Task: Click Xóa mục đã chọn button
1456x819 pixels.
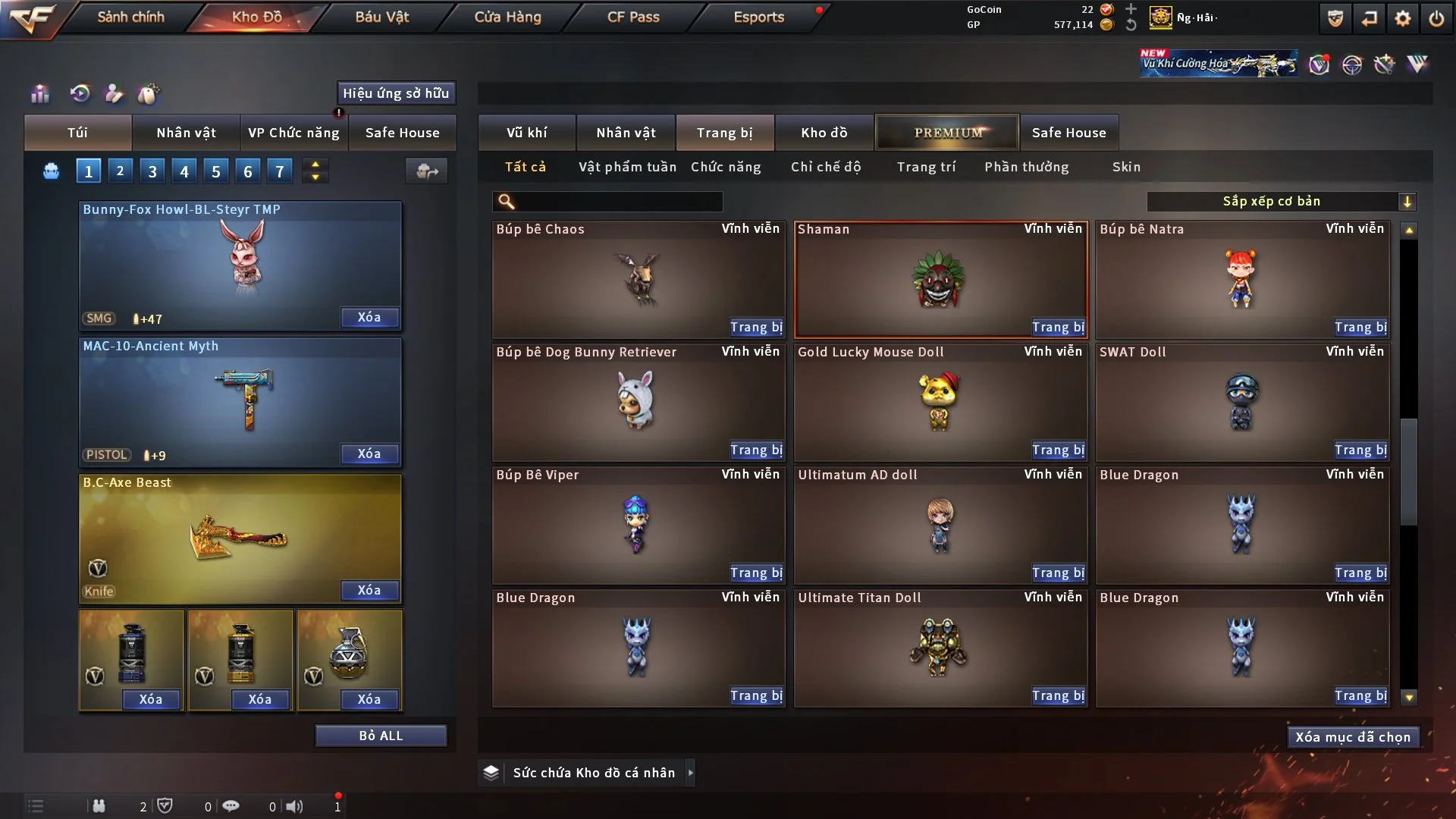Action: click(1352, 737)
